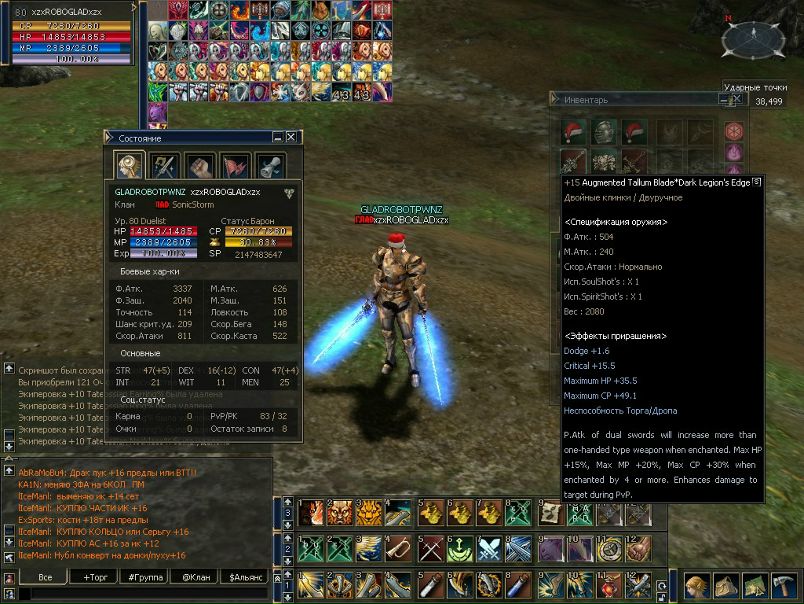Switch to the fist tab in status window
Viewport: 804px width, 604px height.
pos(200,166)
